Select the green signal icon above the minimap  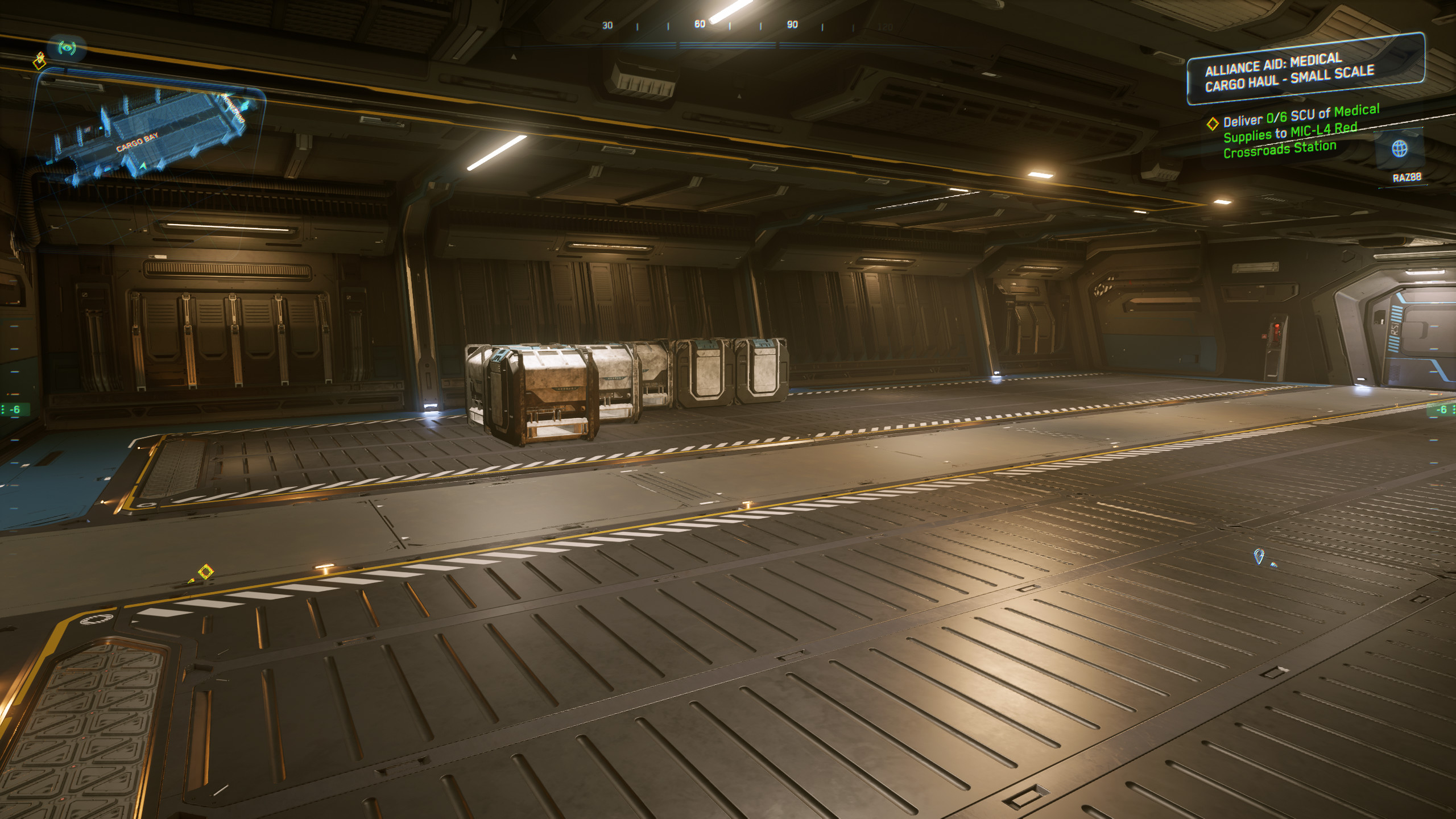coord(67,48)
